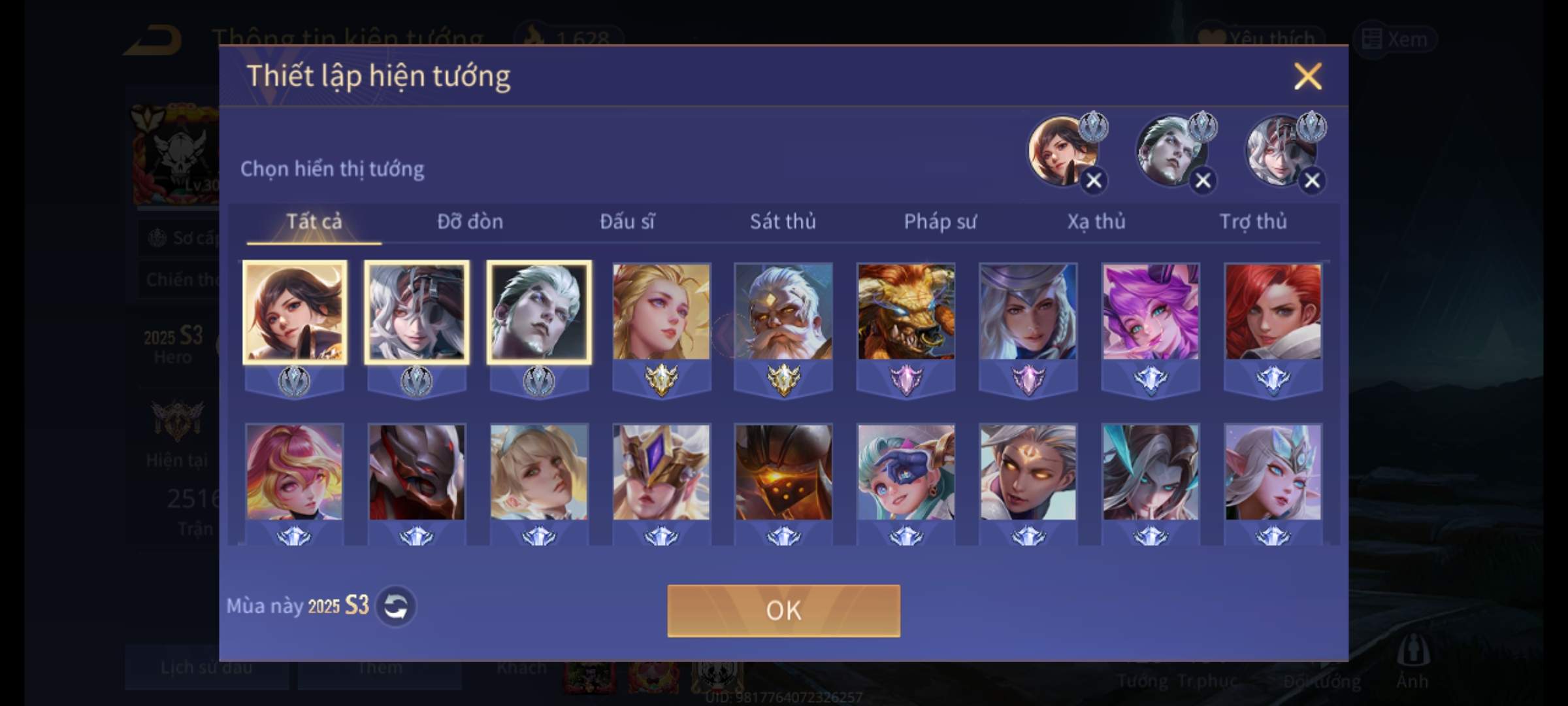Show the Sát thủ heroes tab
Screen dimensions: 1568x706
pos(783,222)
